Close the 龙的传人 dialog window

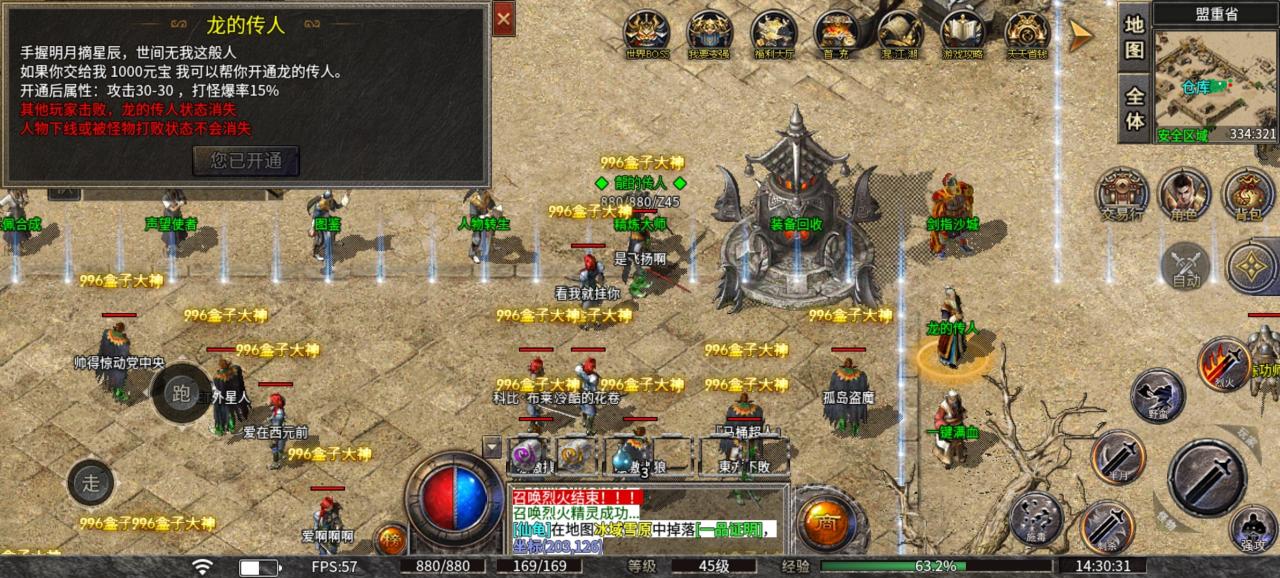coord(504,19)
